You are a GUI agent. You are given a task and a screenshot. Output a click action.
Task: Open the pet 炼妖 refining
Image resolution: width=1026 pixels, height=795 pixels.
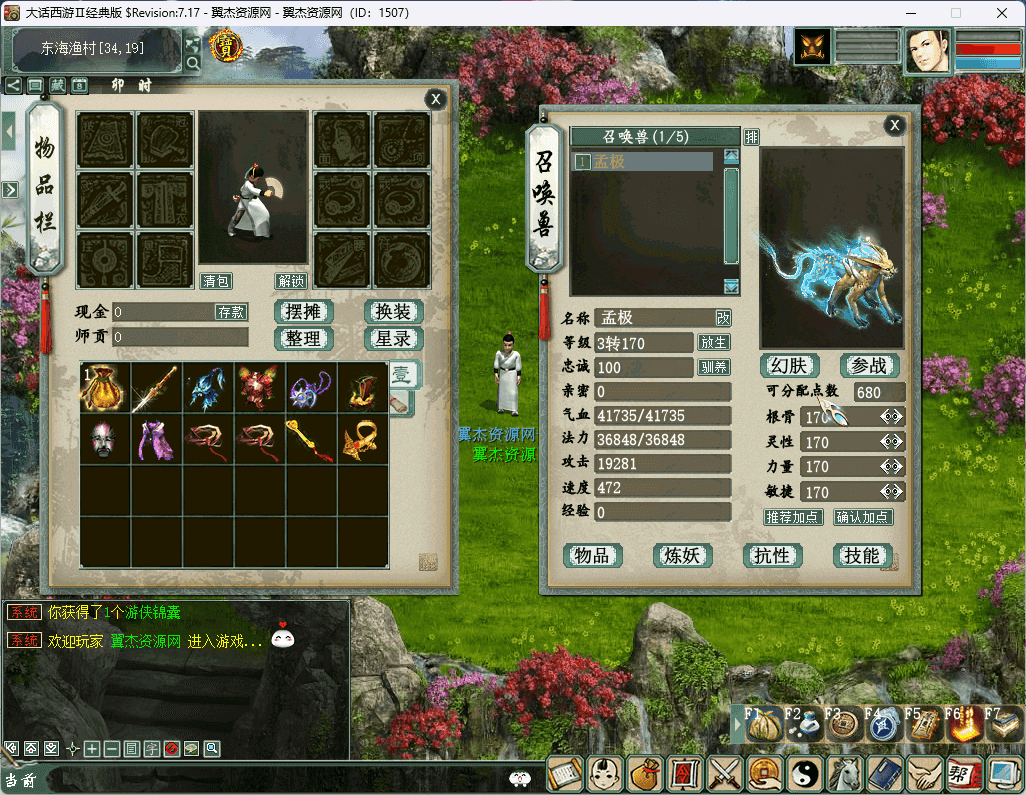682,556
